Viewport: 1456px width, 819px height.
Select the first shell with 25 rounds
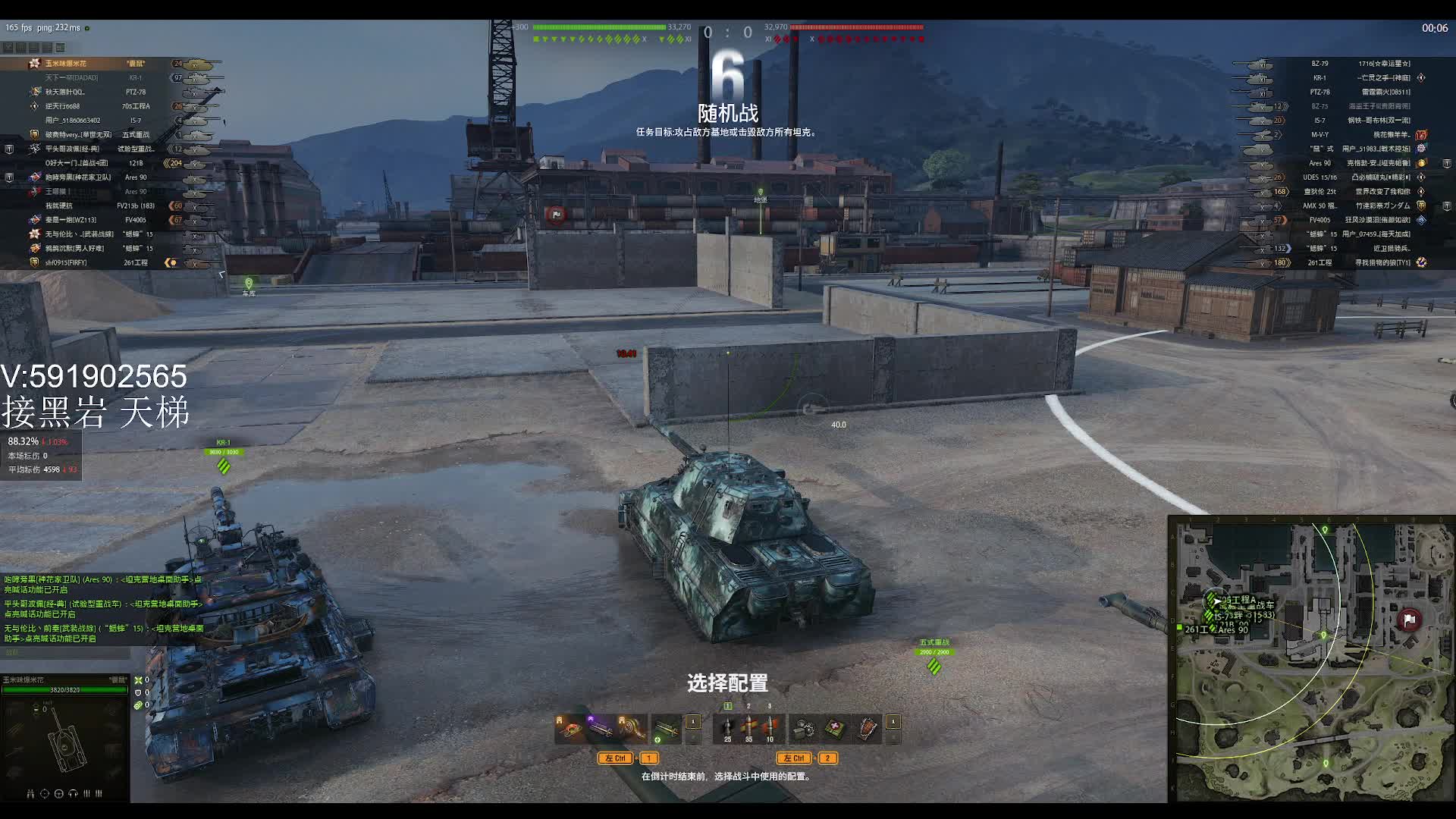727,728
